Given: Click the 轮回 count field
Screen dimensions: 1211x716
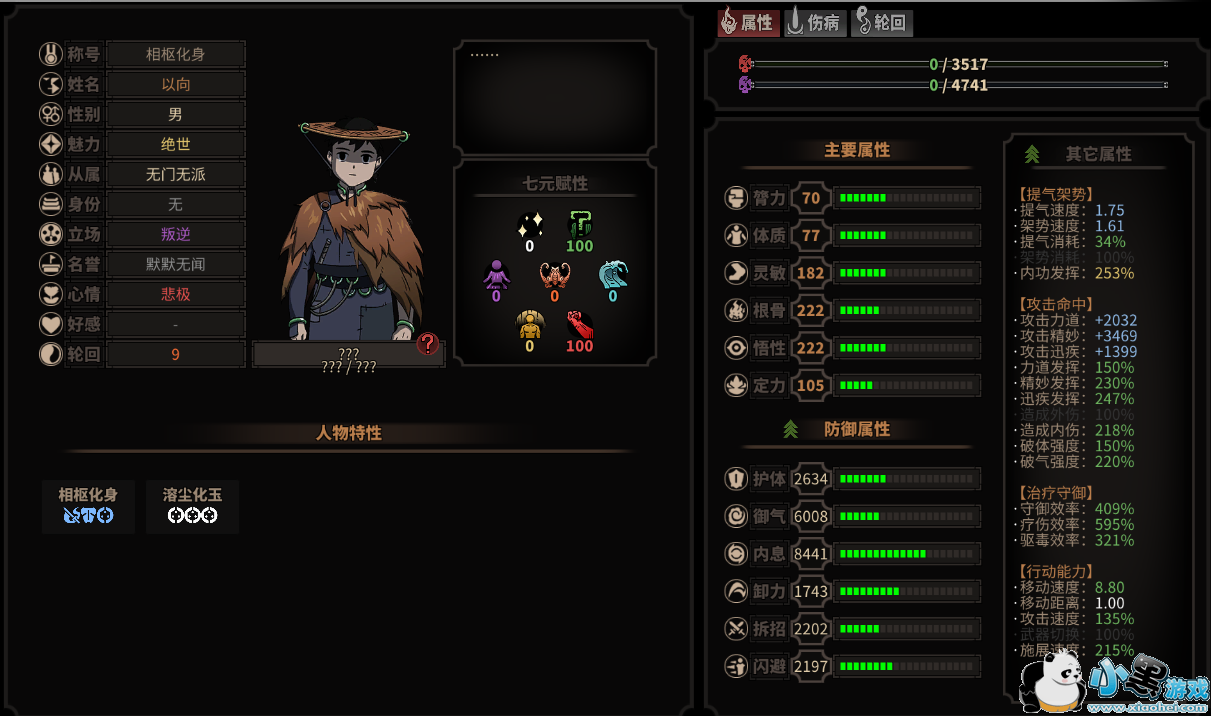Looking at the screenshot, I should 176,354.
